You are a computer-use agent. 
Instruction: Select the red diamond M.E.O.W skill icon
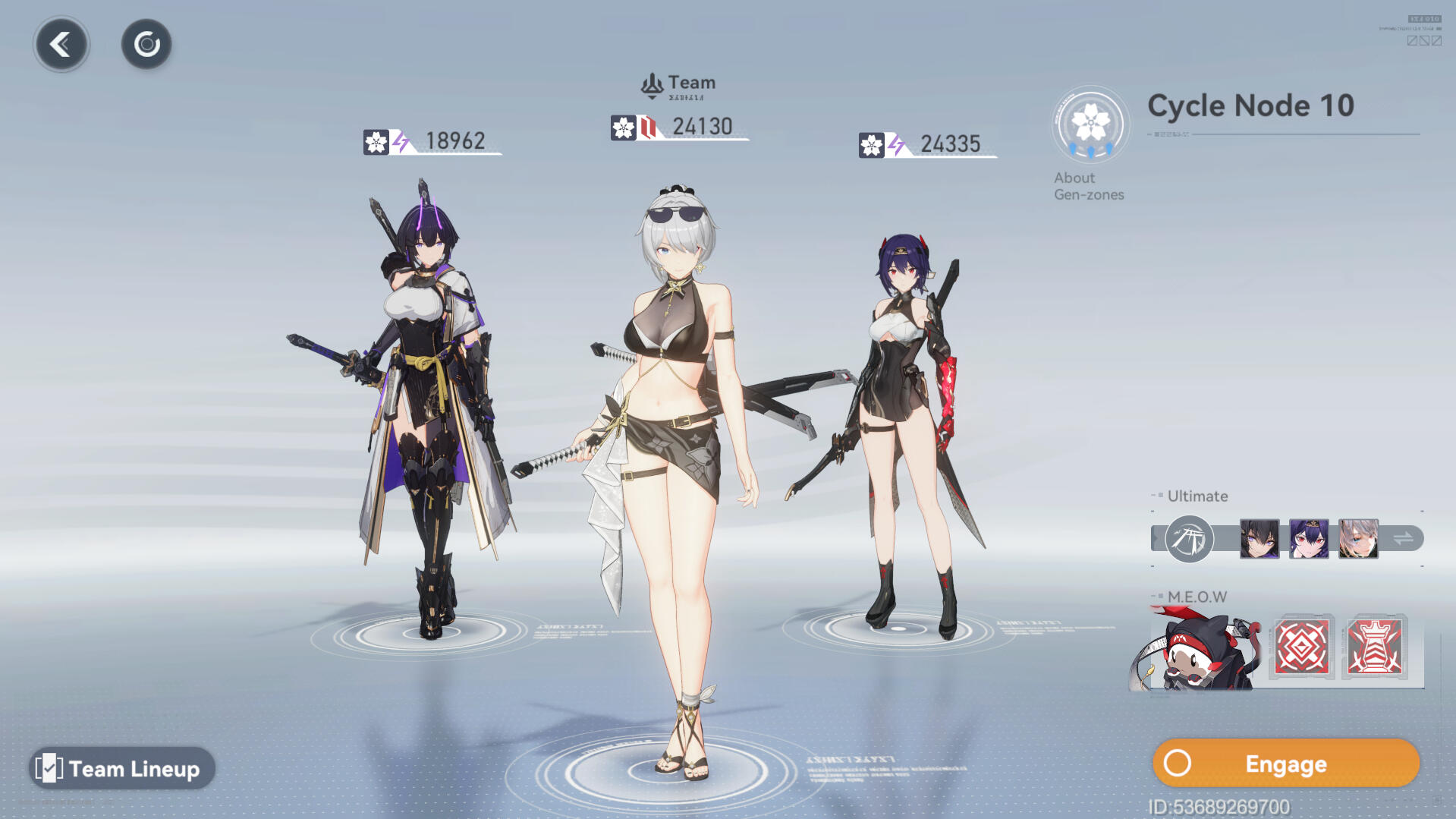1302,647
